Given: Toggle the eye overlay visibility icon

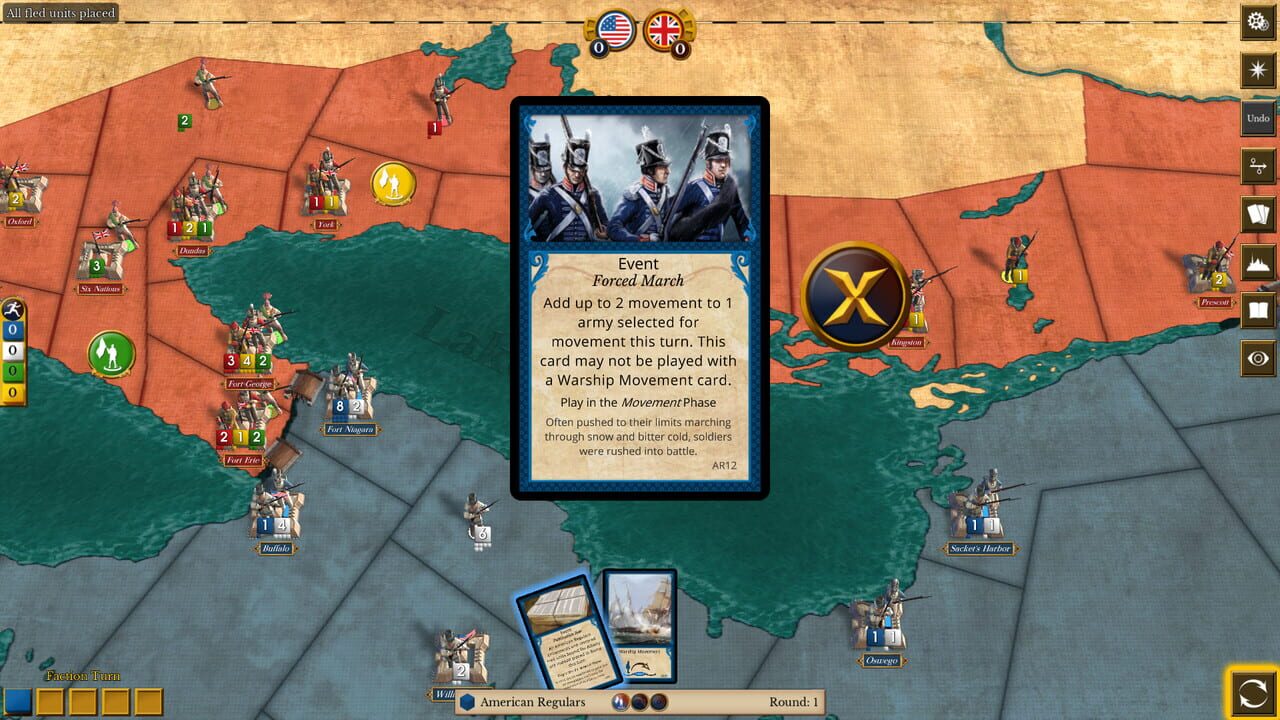Looking at the screenshot, I should (x=1258, y=358).
